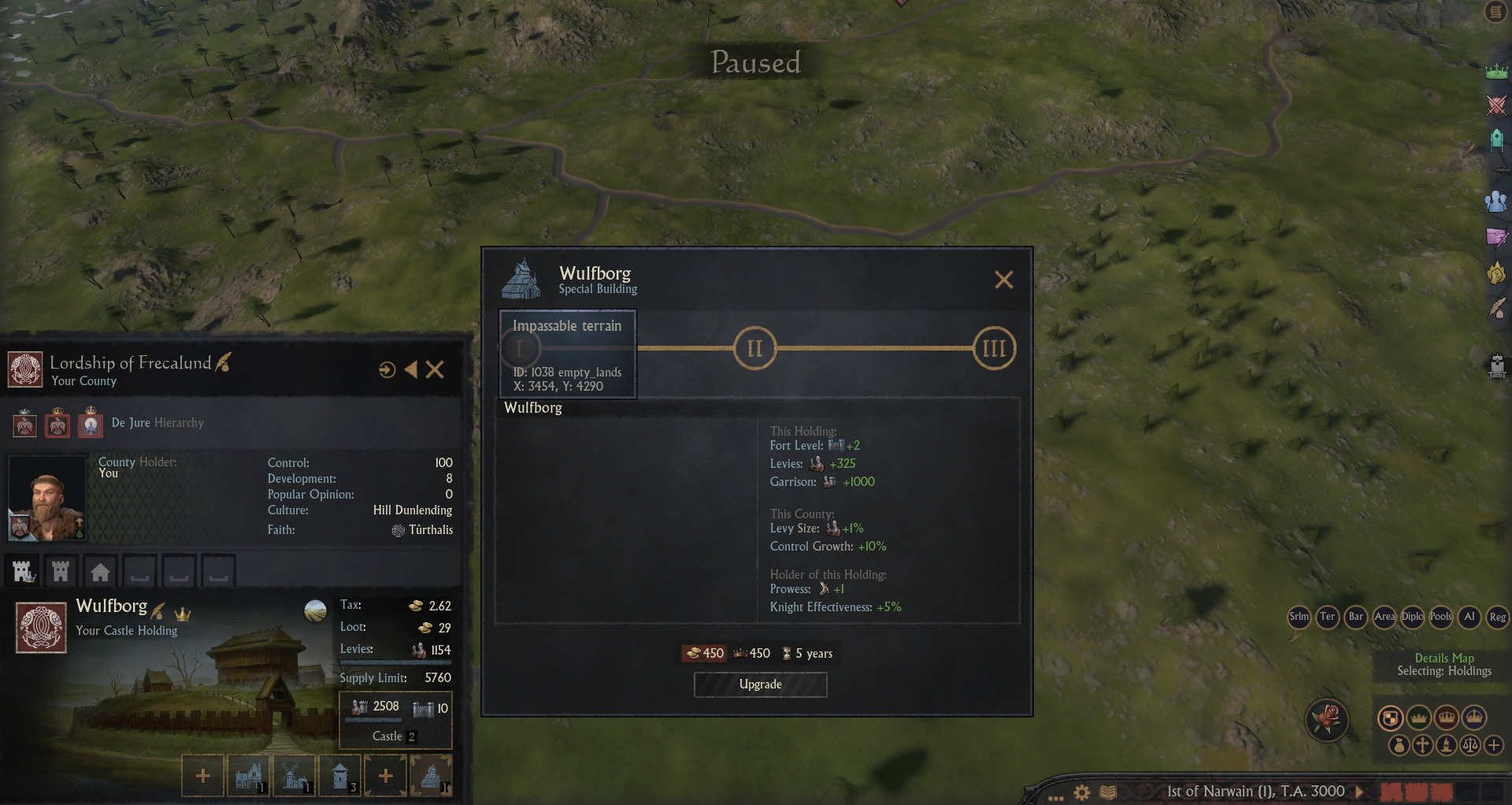Select the house-shaped holding tab
This screenshot has height=805, width=1512.
(100, 571)
